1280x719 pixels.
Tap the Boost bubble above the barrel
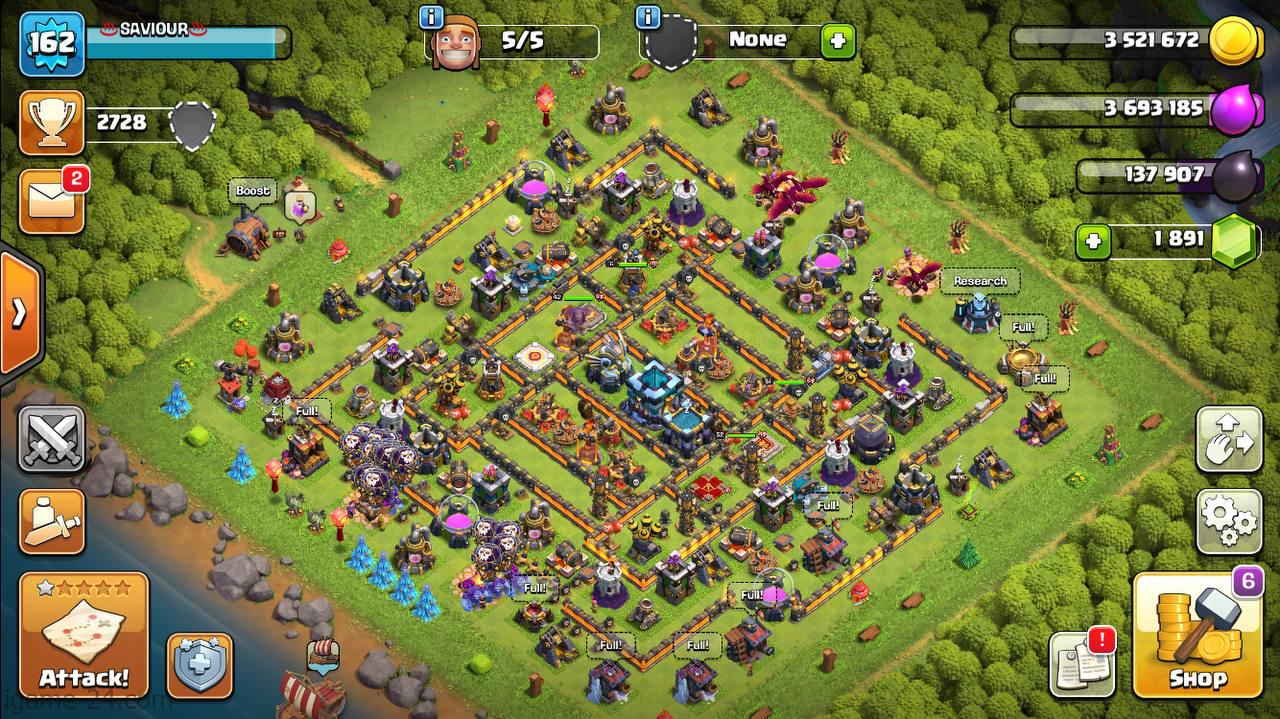[x=253, y=191]
